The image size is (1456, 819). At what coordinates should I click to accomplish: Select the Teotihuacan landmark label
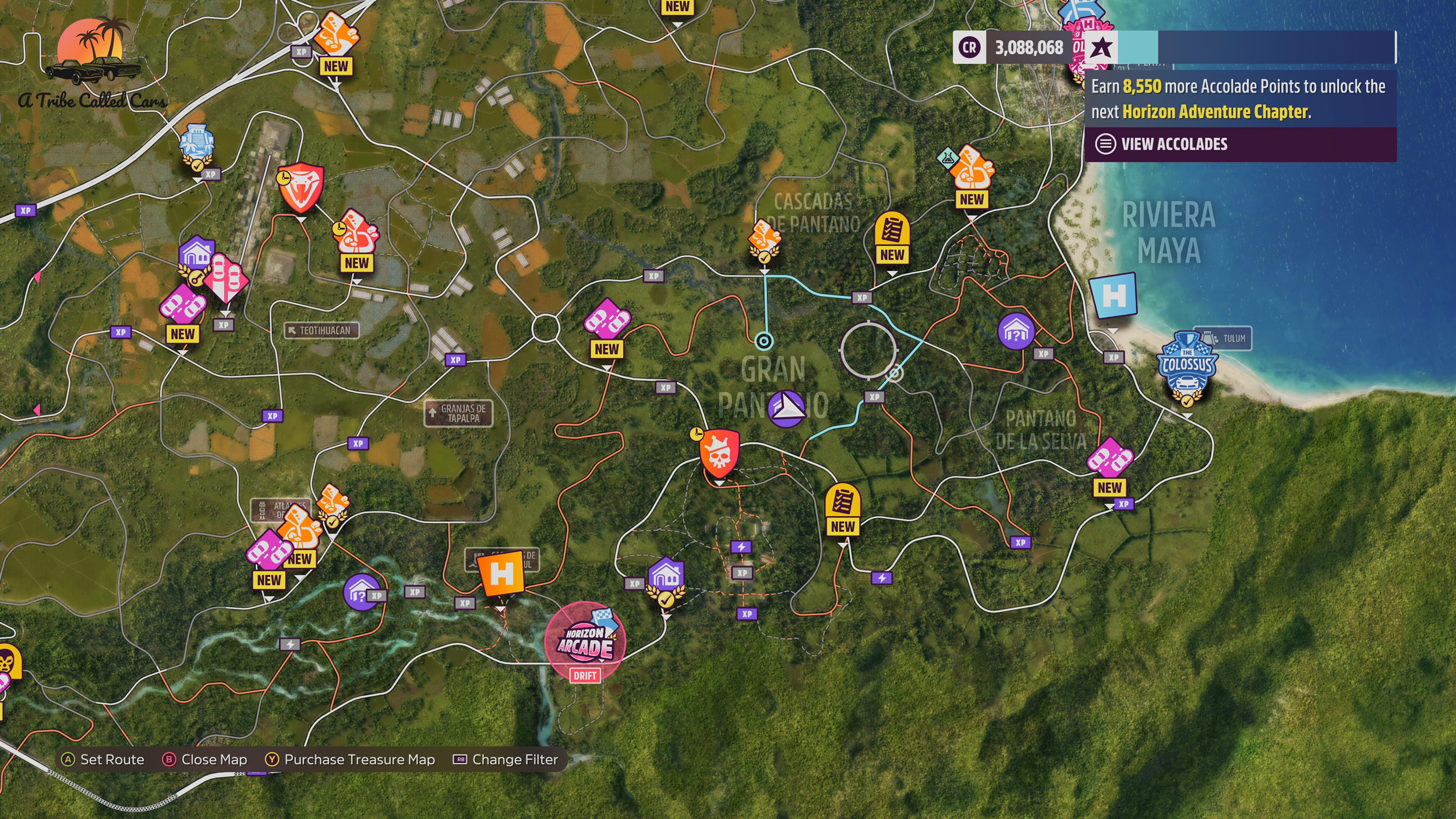point(321,330)
